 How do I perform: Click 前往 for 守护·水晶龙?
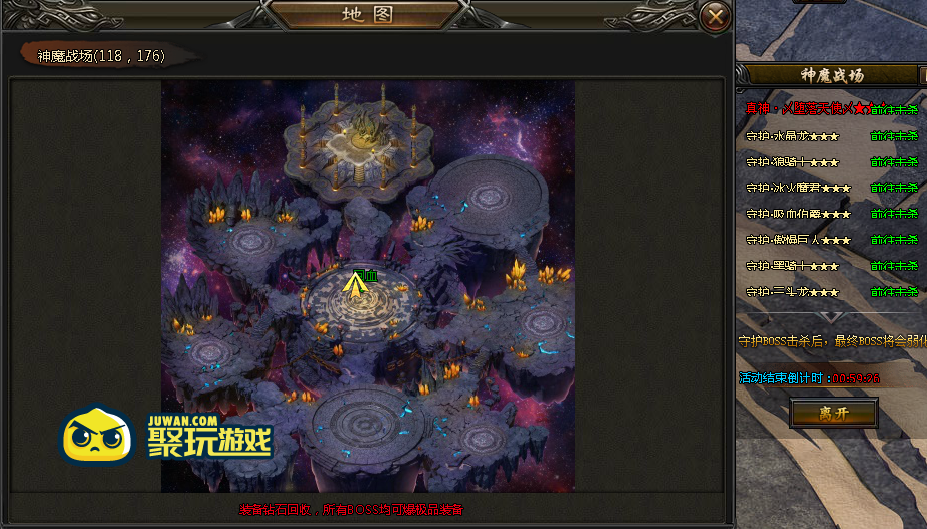point(882,135)
